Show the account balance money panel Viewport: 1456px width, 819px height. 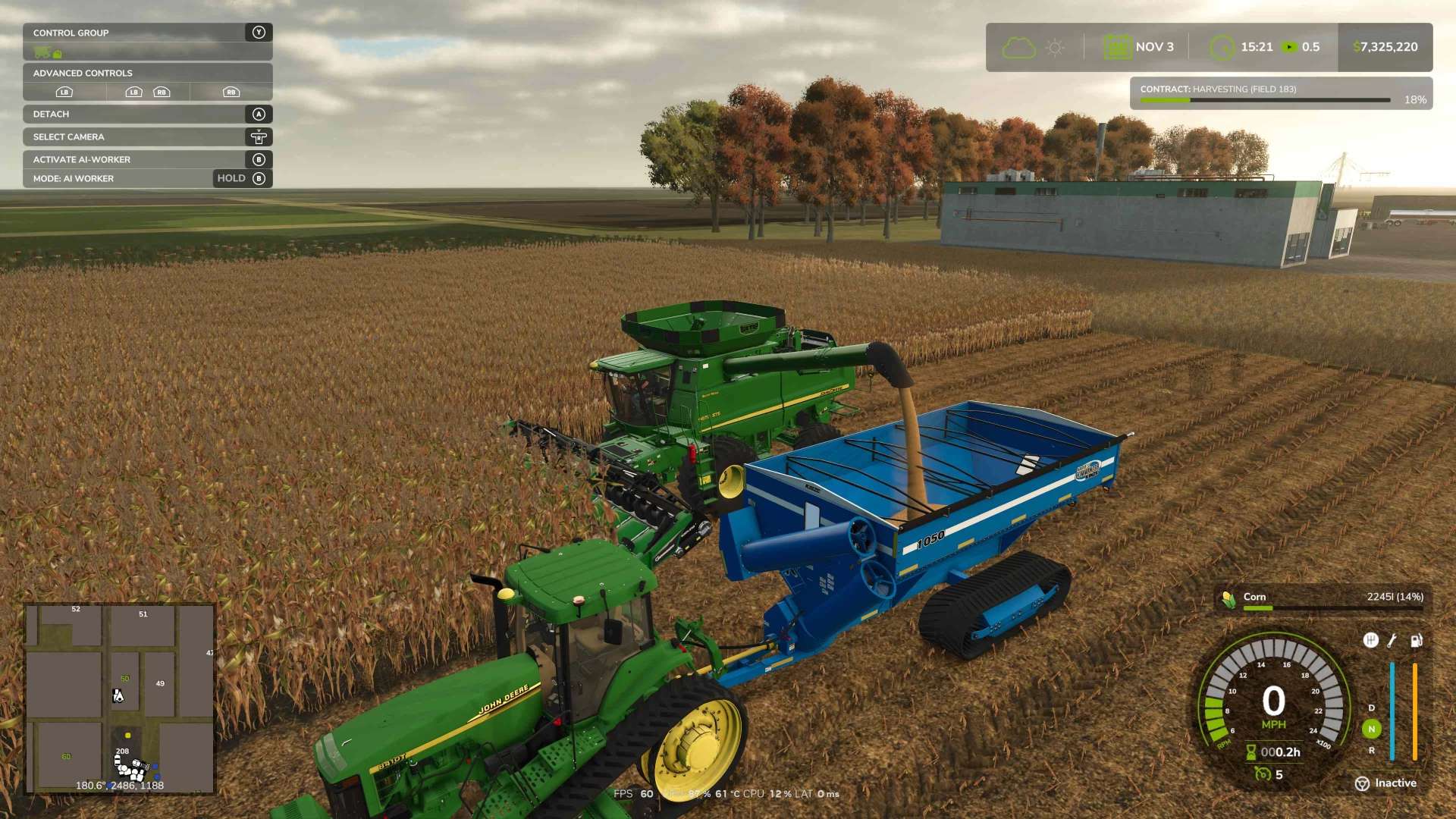coord(1385,47)
